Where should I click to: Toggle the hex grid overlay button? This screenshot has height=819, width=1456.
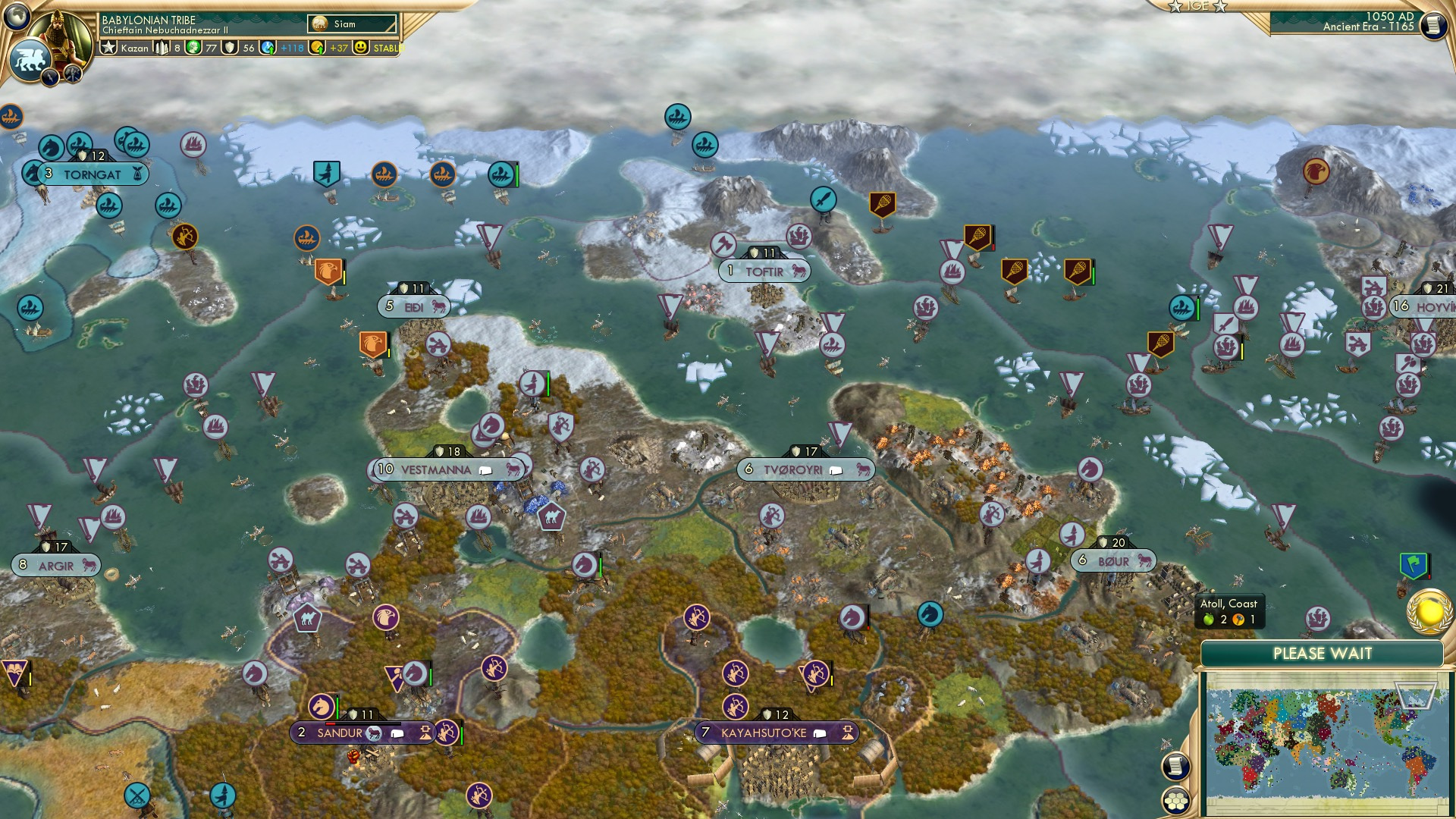pyautogui.click(x=1175, y=801)
